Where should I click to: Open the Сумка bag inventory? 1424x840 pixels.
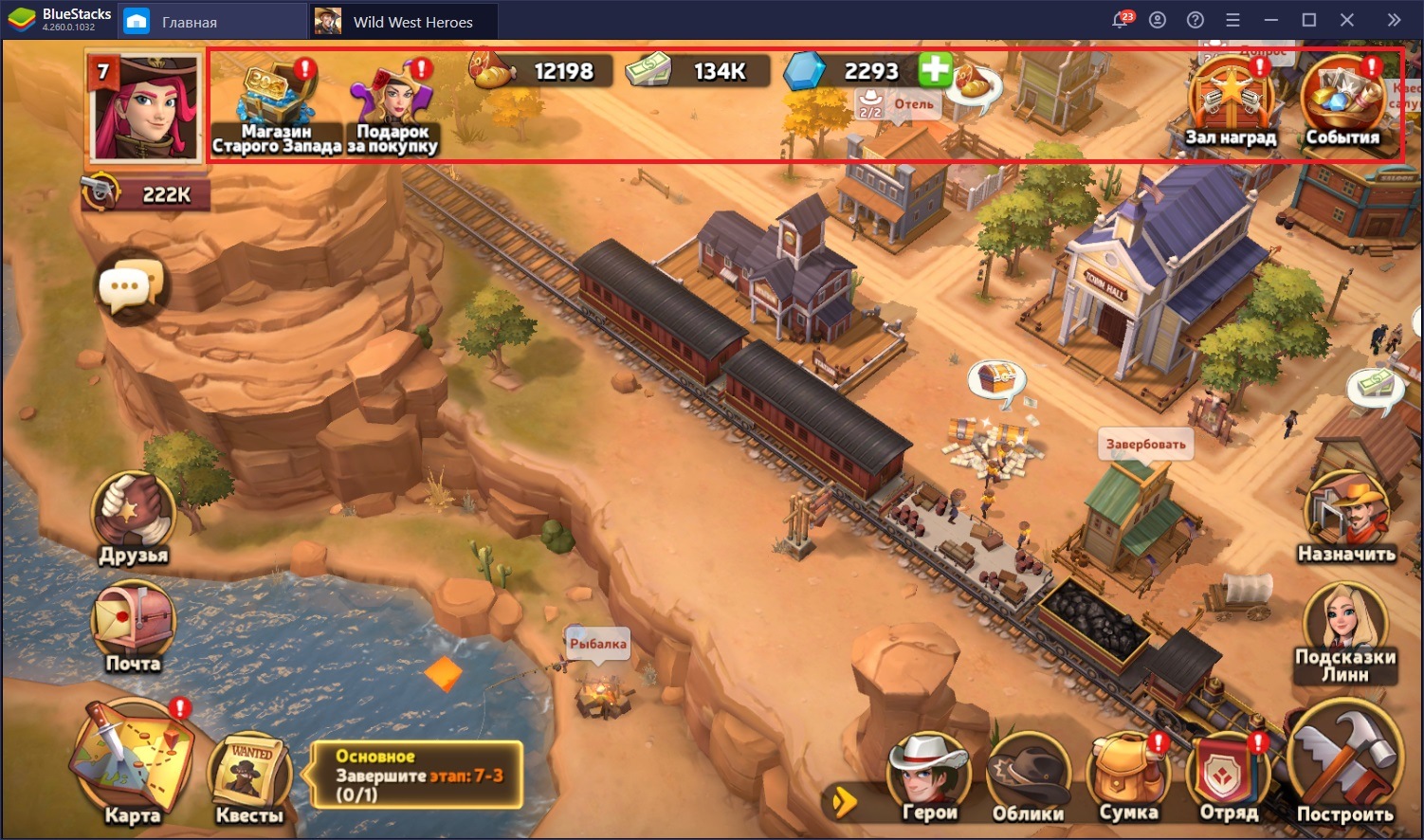point(1128,777)
